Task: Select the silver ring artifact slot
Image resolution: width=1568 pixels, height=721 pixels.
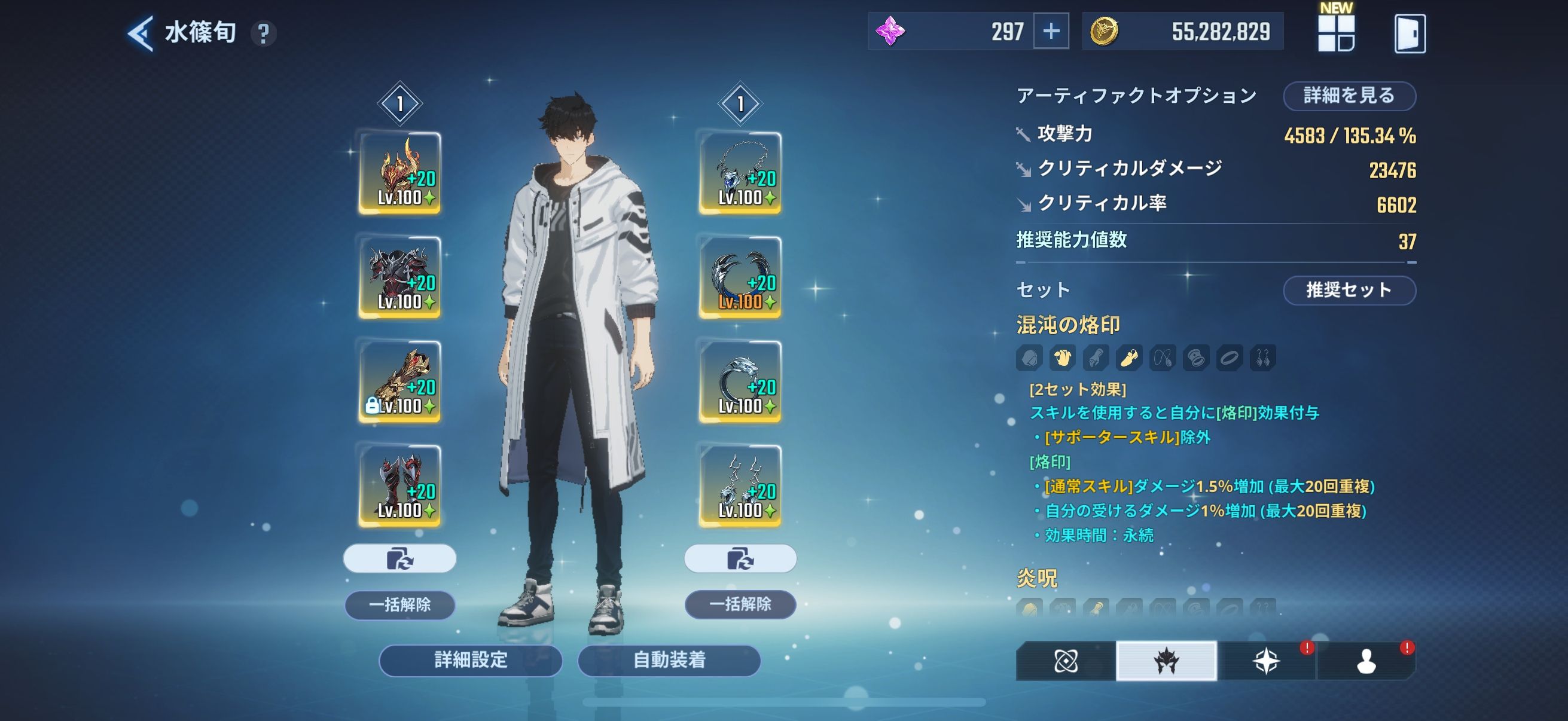Action: coord(740,381)
